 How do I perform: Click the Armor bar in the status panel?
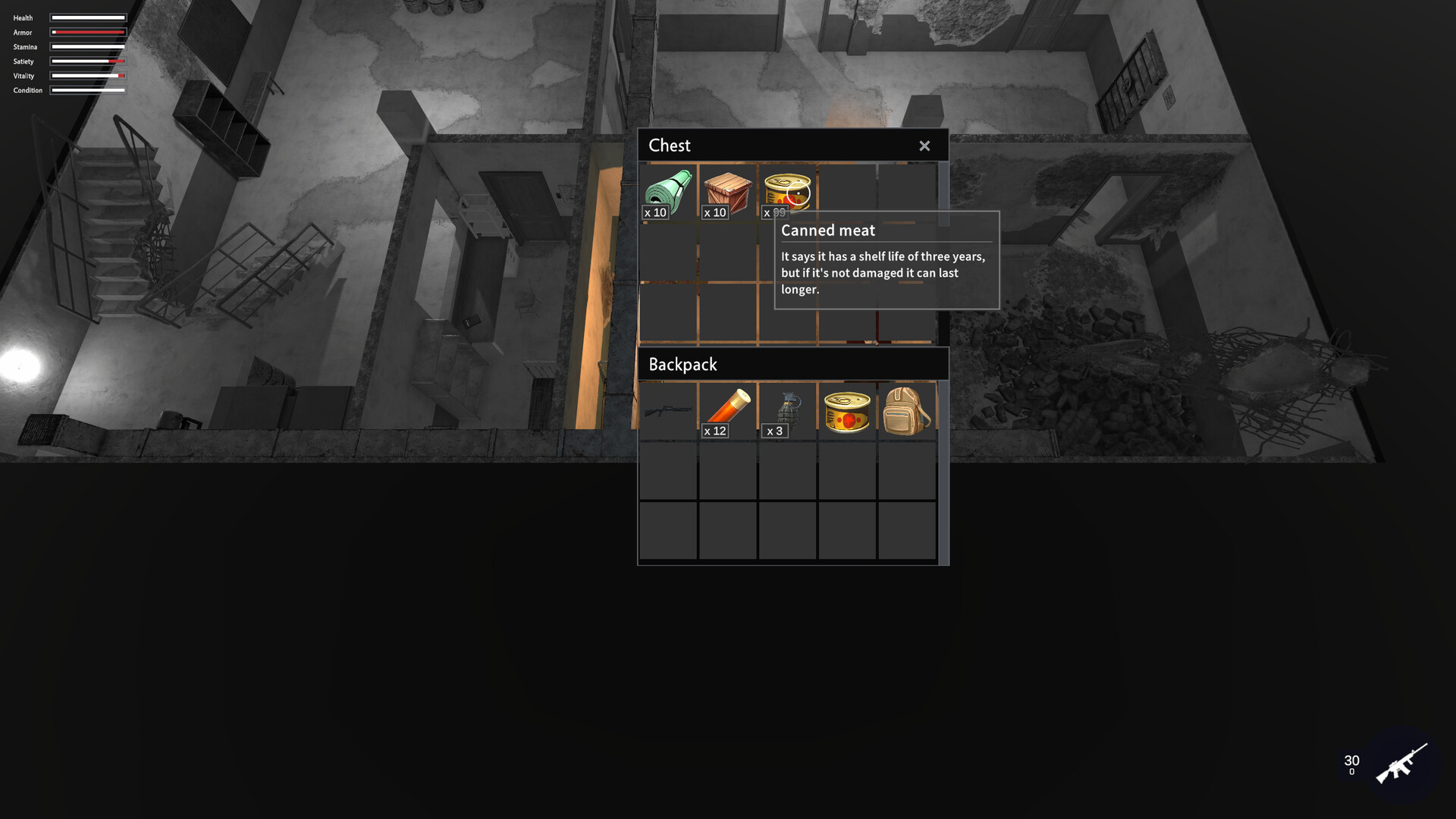pos(87,32)
